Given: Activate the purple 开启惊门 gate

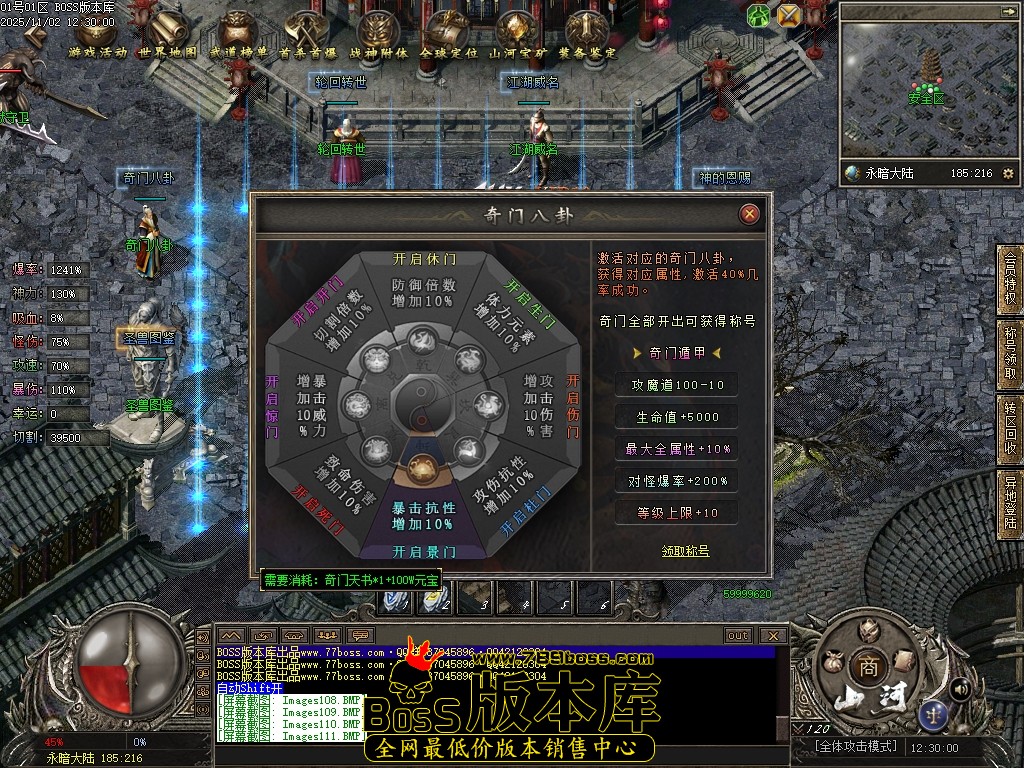Looking at the screenshot, I should coord(272,406).
